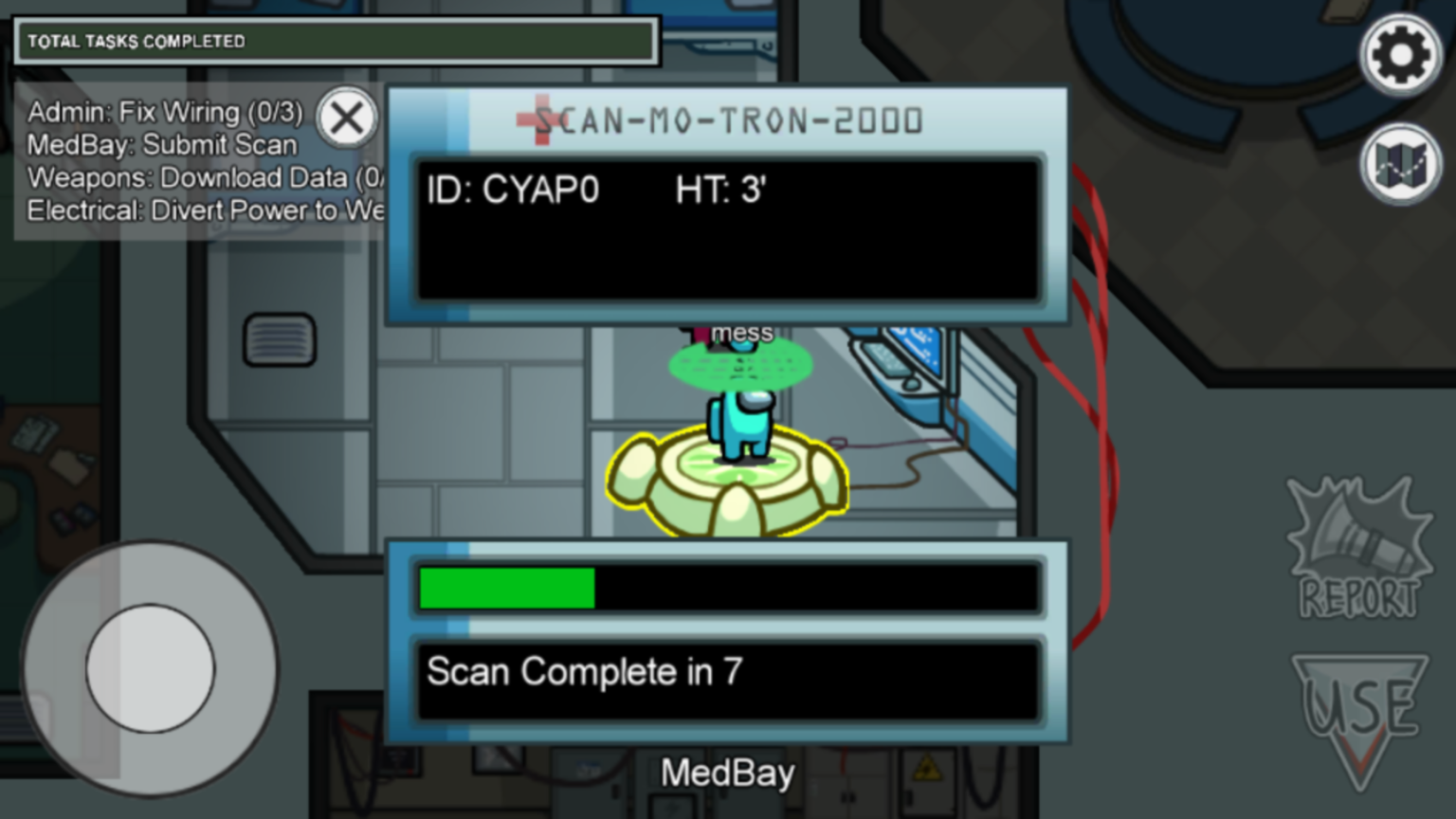
Task: Open the ship map
Action: (x=1400, y=164)
